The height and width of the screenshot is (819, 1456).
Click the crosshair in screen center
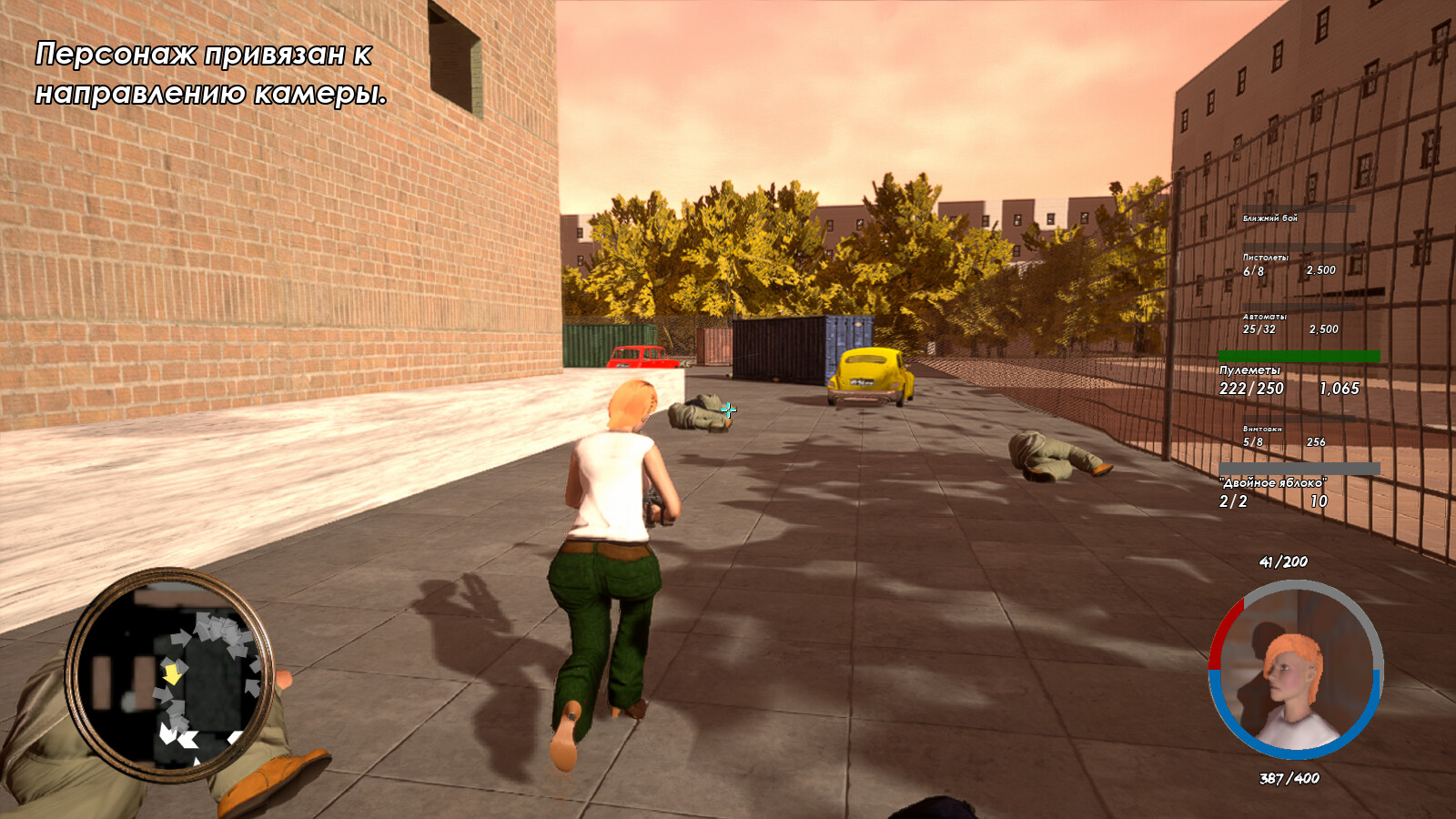point(728,411)
